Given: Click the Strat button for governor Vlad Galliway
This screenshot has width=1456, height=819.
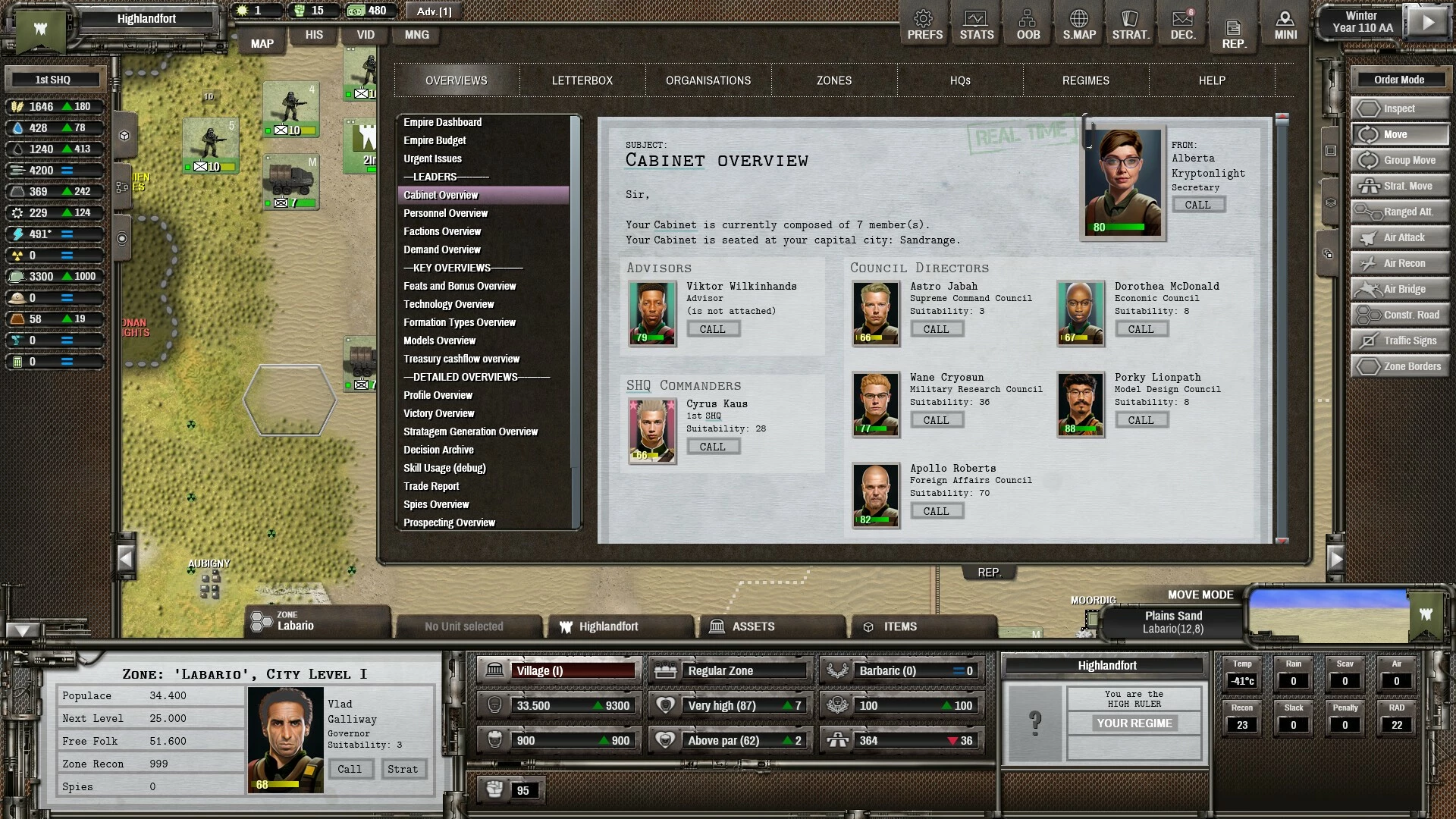Looking at the screenshot, I should point(402,769).
